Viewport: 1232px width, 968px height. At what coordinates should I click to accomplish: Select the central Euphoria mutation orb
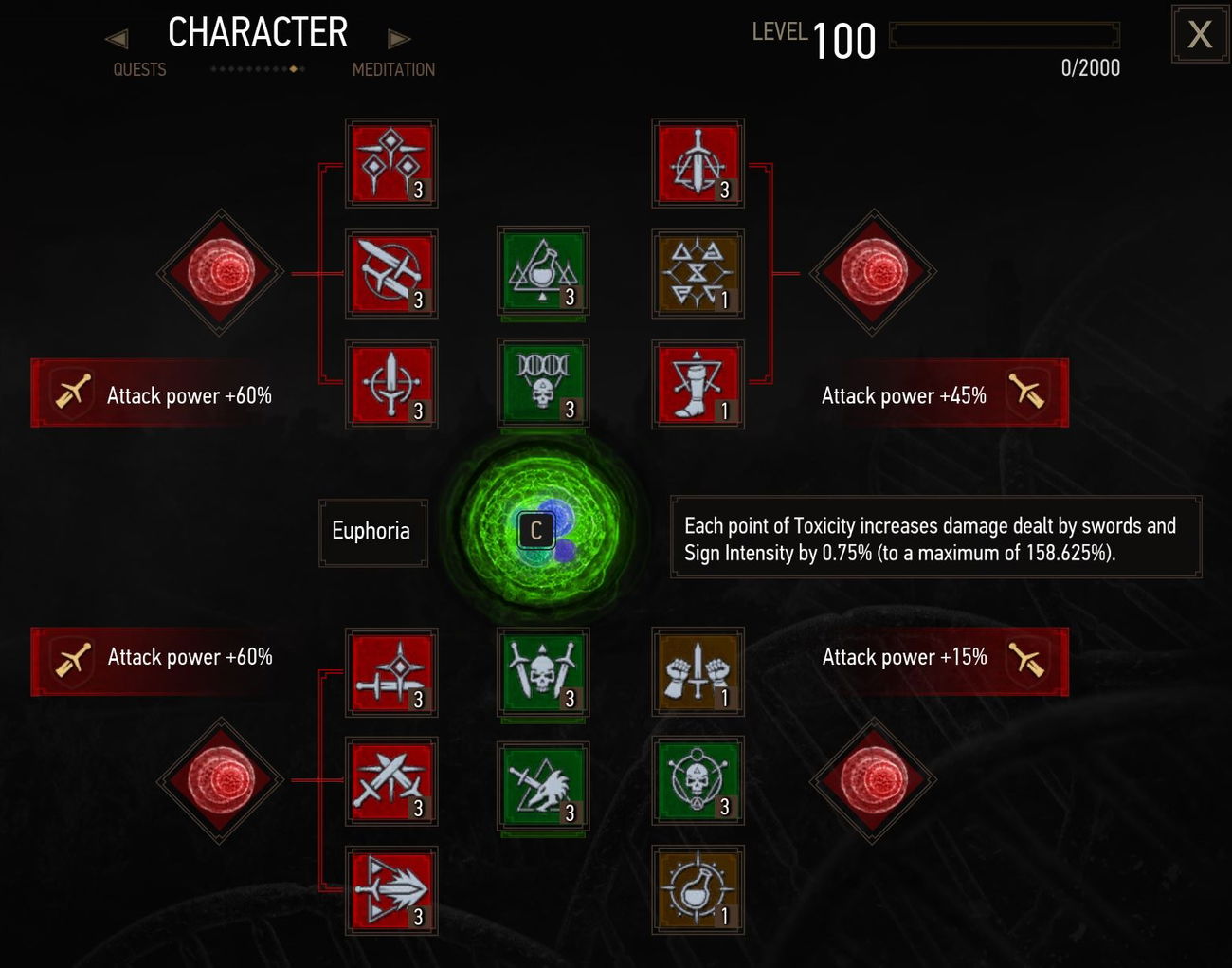pos(536,530)
